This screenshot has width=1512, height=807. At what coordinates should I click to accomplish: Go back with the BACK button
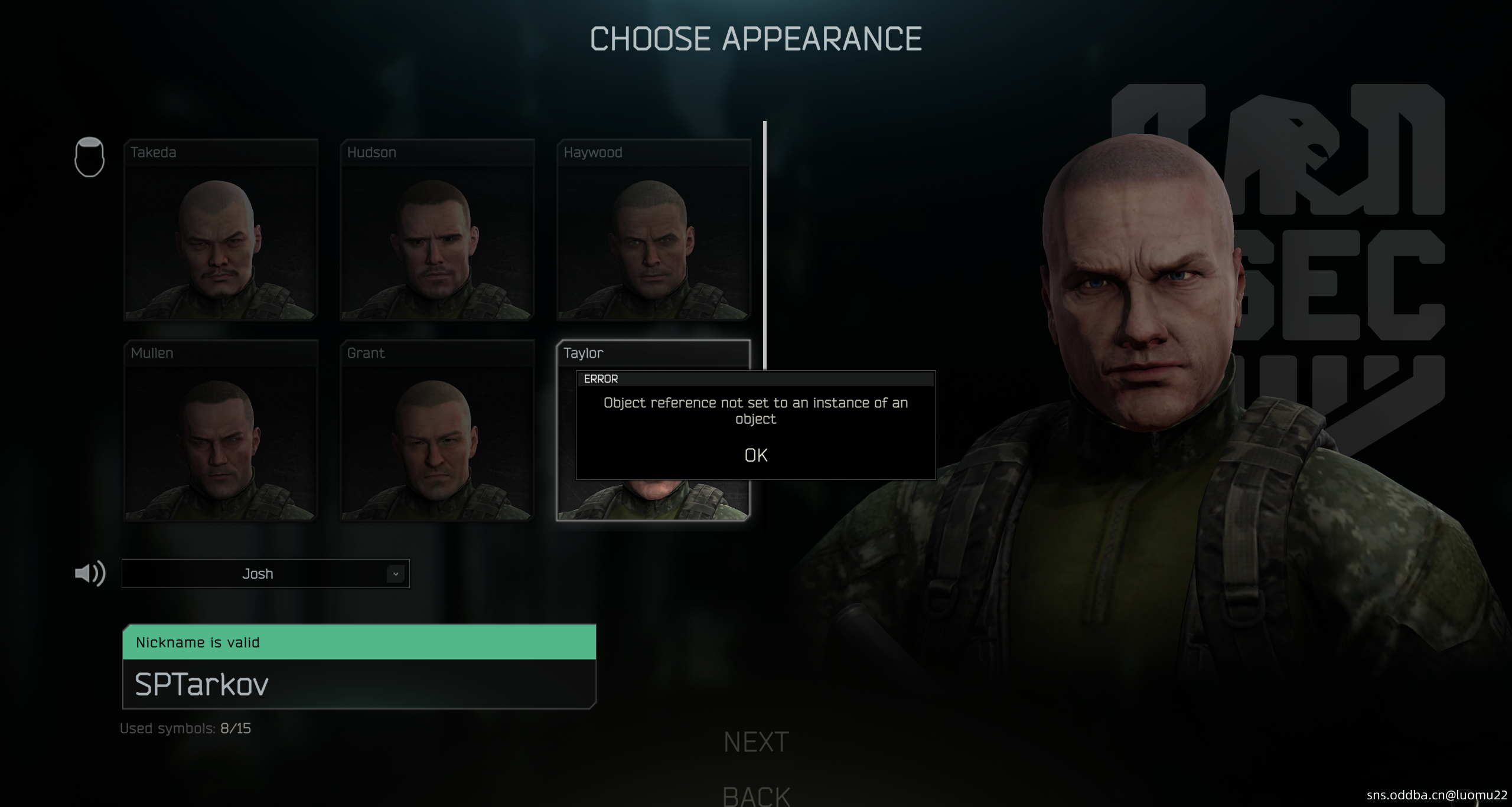tap(756, 796)
